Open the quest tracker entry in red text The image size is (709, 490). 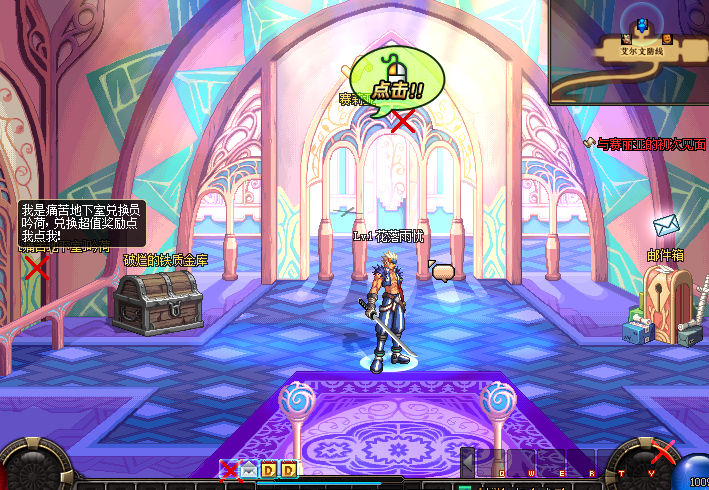[x=651, y=144]
